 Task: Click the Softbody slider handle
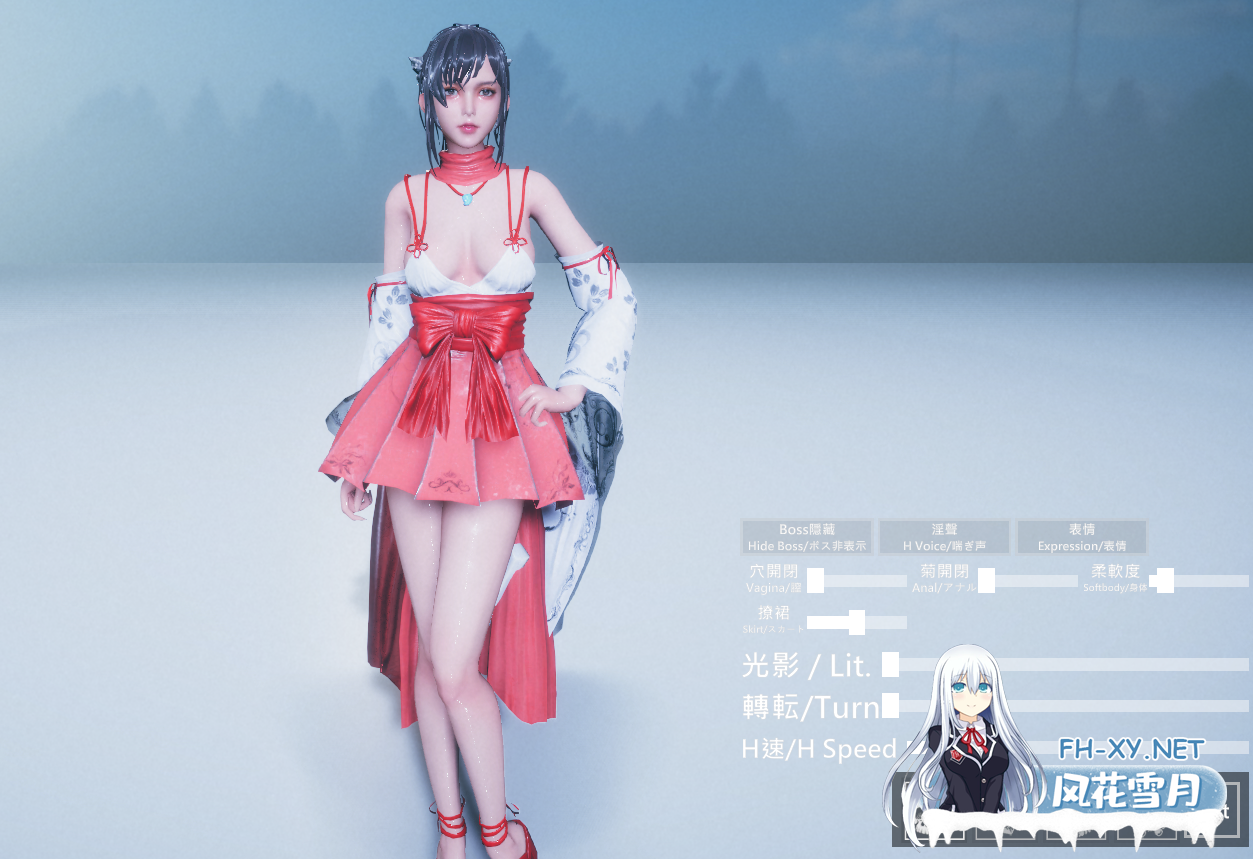point(1164,581)
